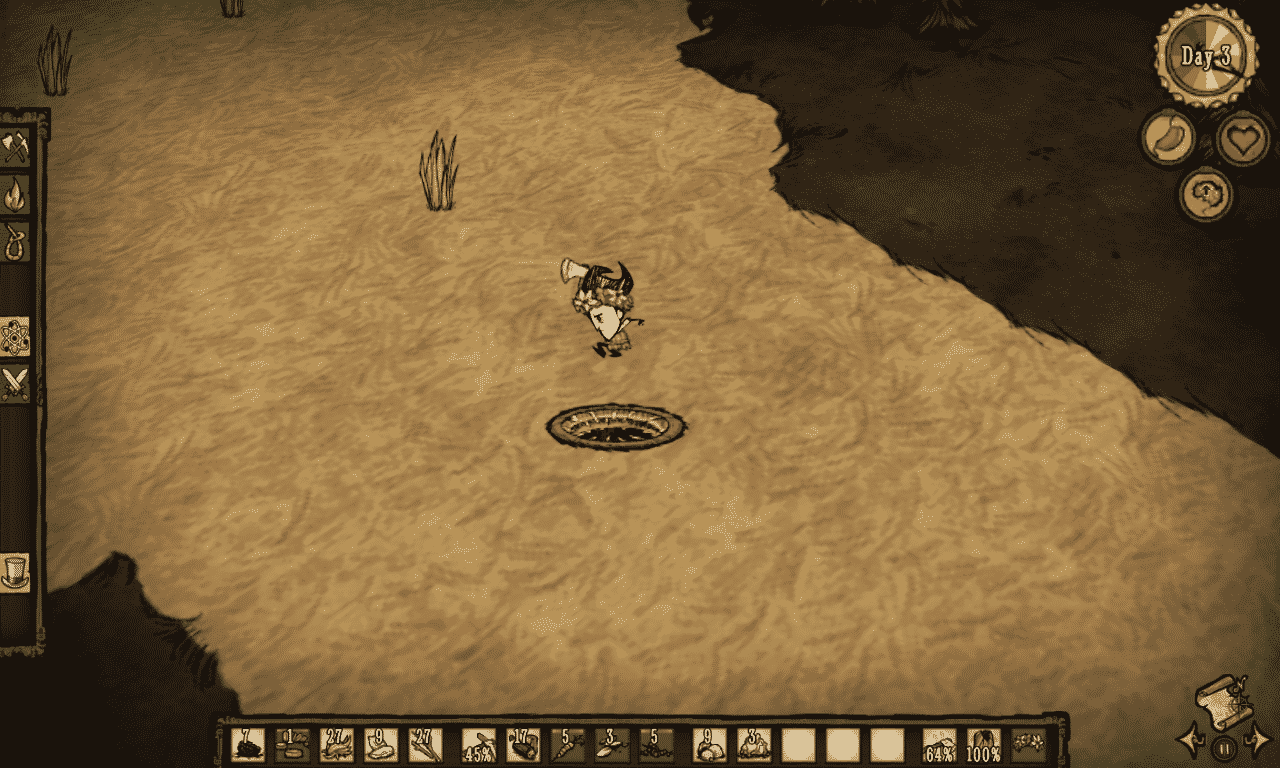Switch to the Science crafting tab
The height and width of the screenshot is (768, 1280).
click(16, 337)
